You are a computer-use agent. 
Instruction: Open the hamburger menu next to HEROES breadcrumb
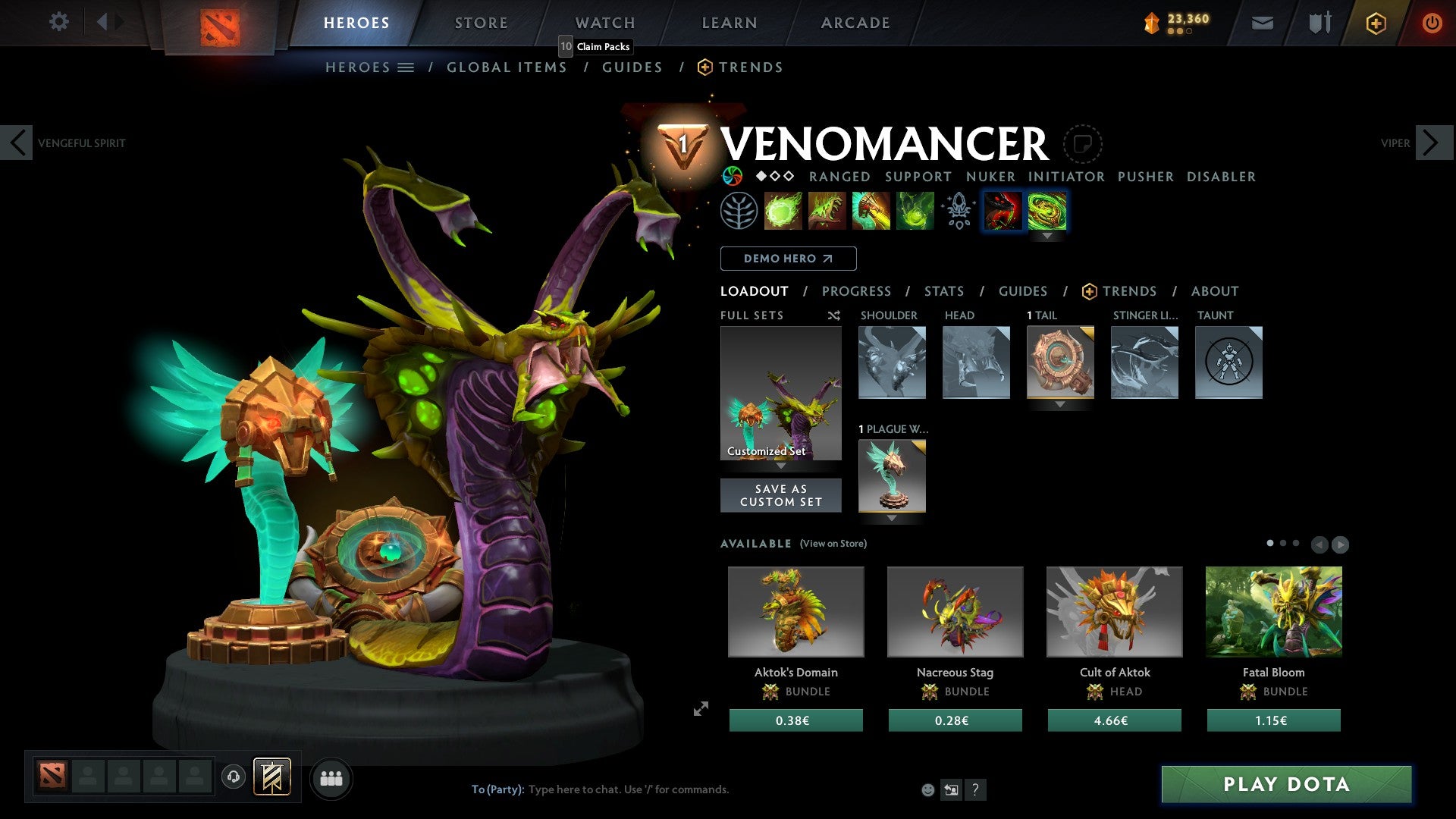406,67
